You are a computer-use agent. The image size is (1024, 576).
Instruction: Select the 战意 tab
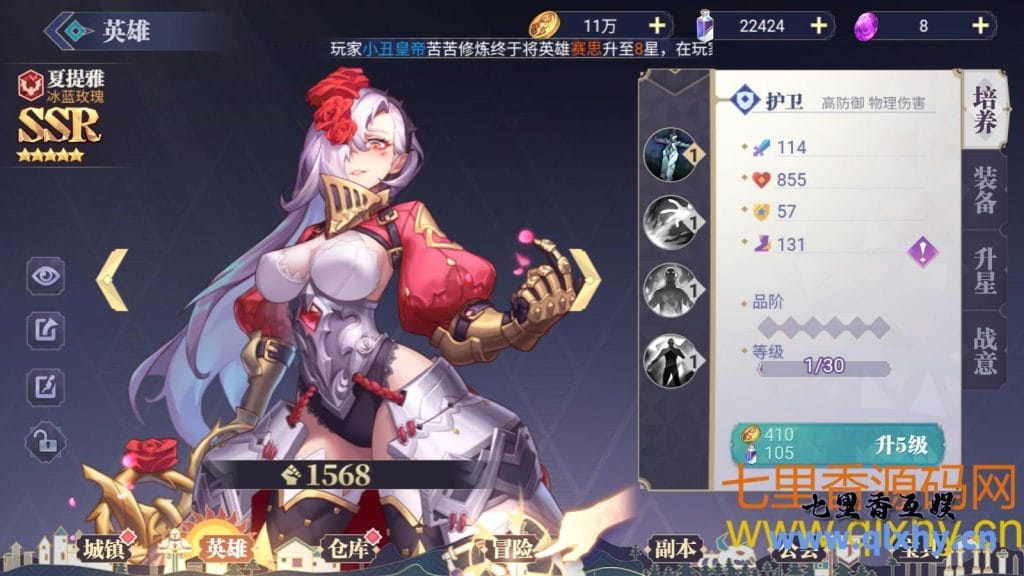click(985, 348)
